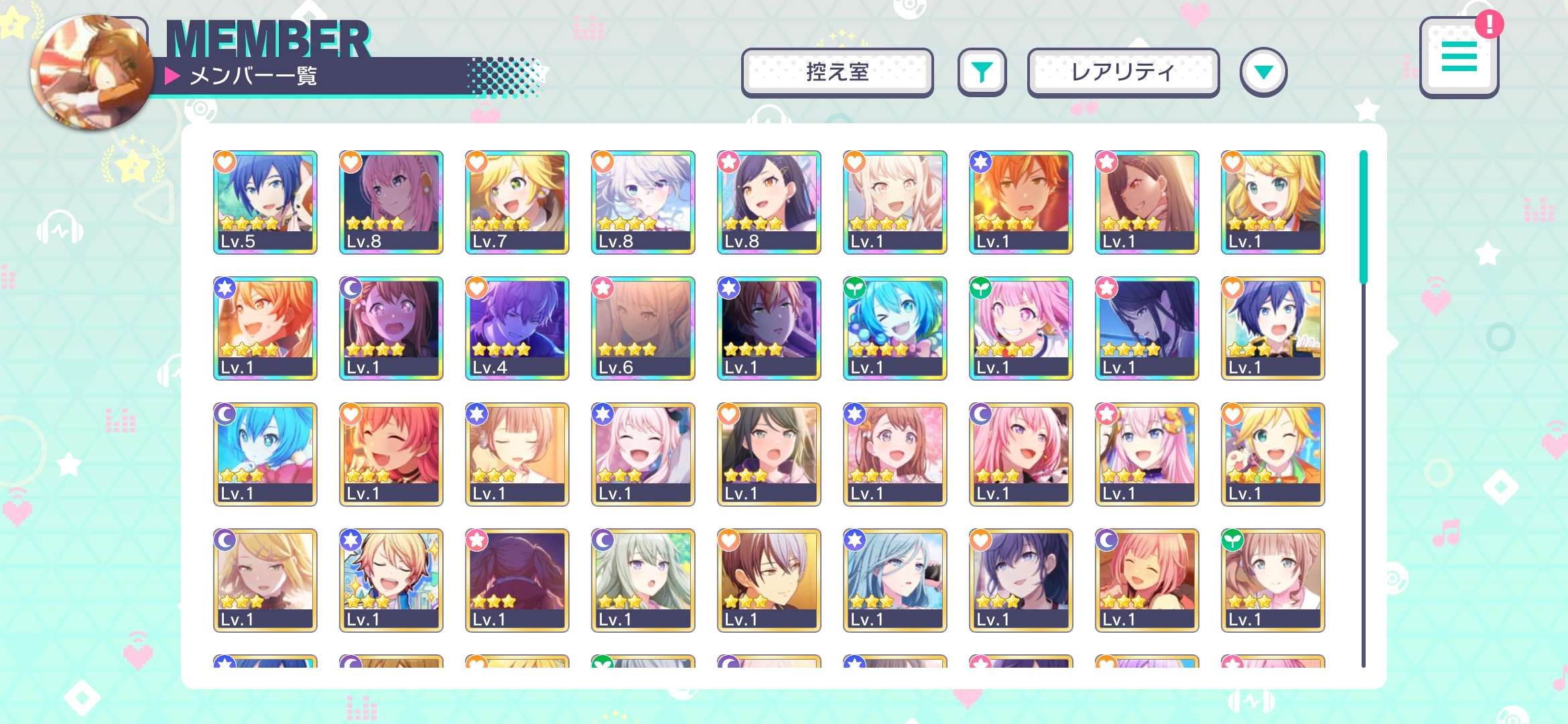Select the blonde winking boy three-star card
Screen dimensions: 1568x724
pos(1273,454)
